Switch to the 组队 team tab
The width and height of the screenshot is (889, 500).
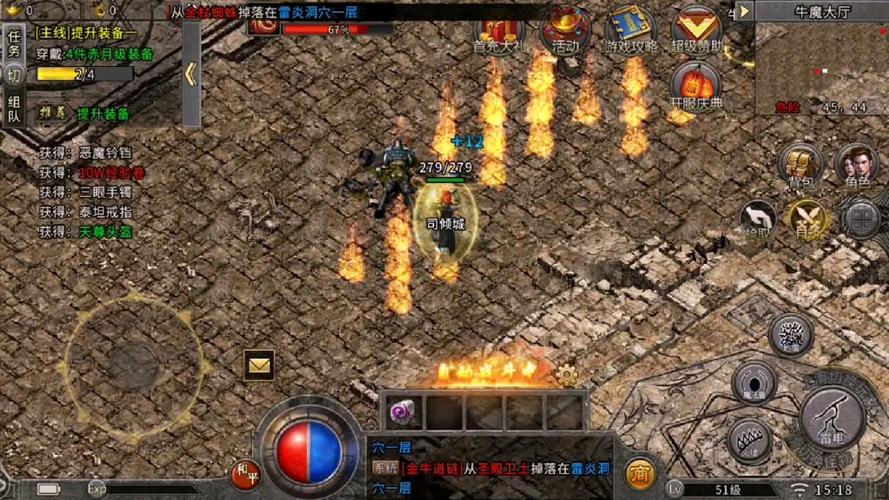[x=14, y=109]
